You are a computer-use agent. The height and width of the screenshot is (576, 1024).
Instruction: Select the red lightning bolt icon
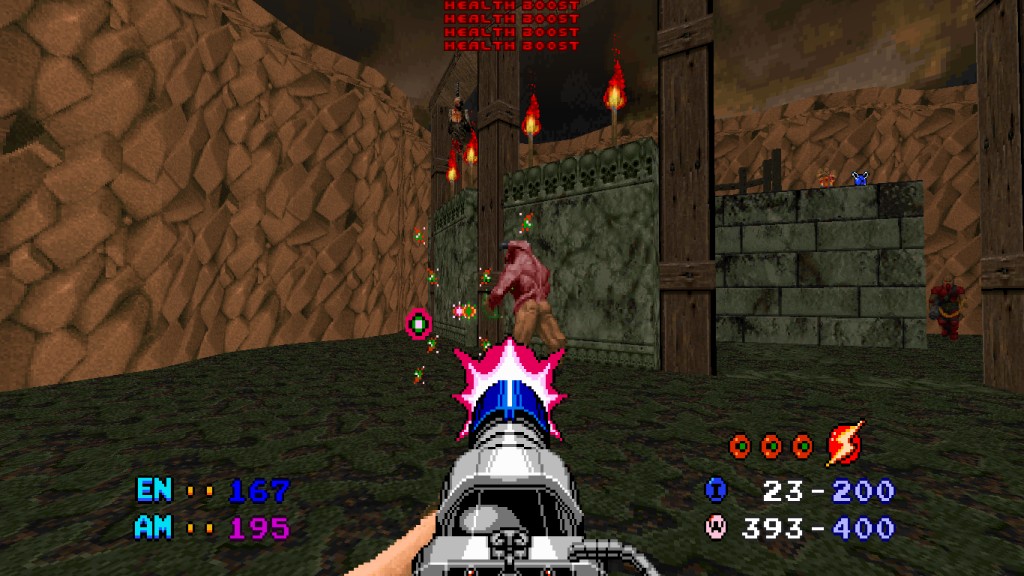point(844,445)
